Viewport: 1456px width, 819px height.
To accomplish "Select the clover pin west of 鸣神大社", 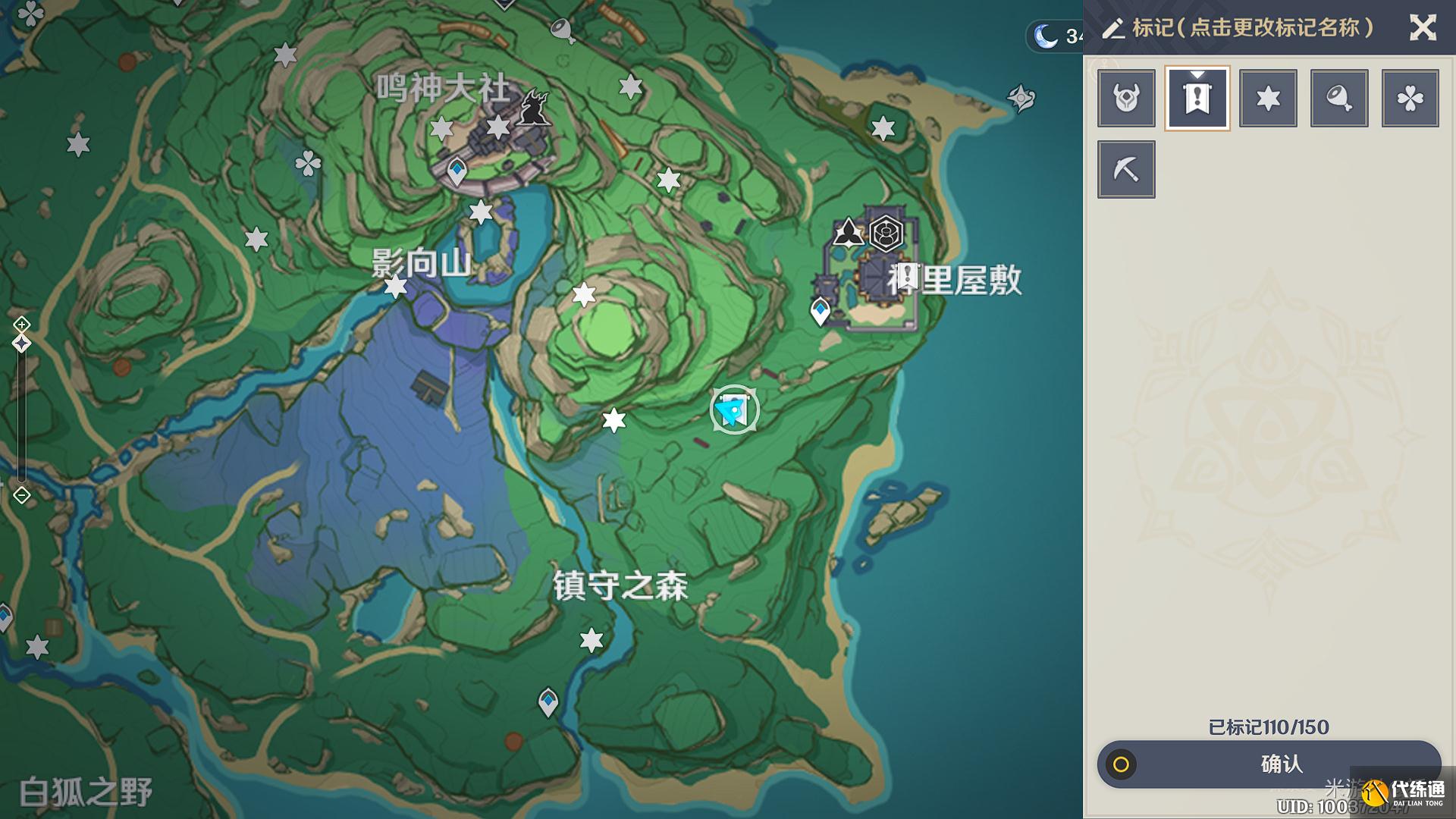I will click(307, 163).
